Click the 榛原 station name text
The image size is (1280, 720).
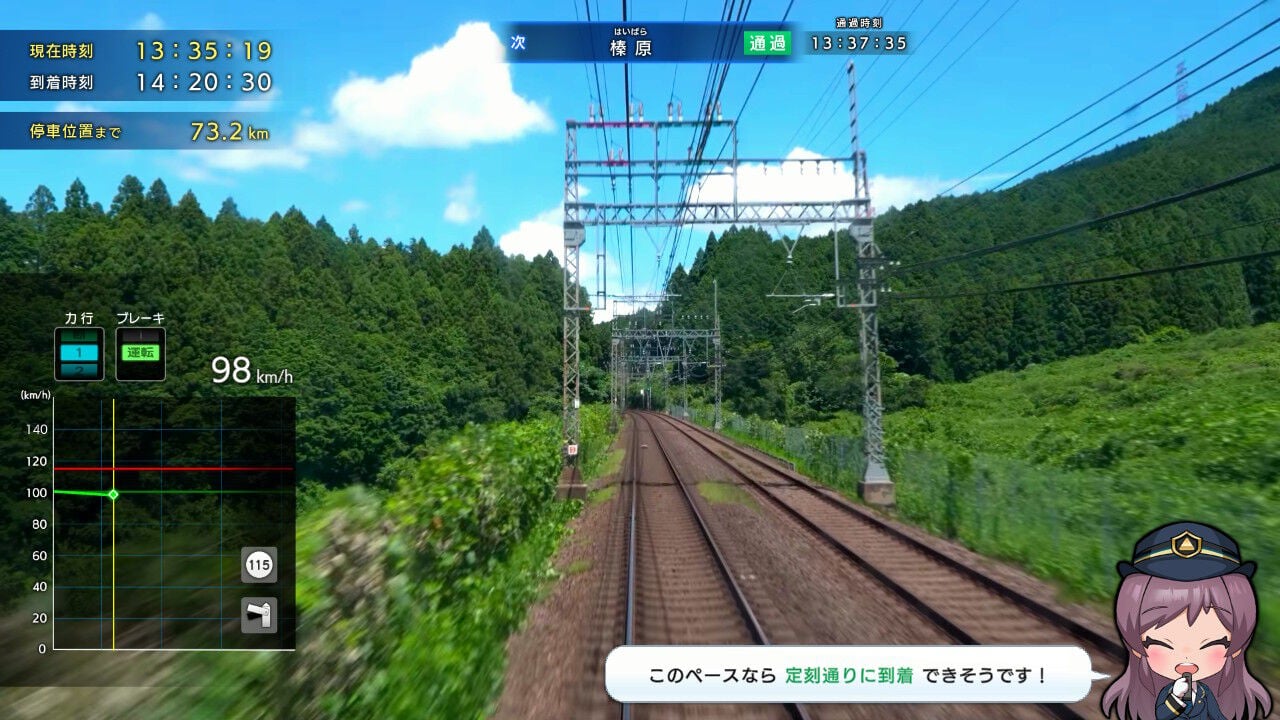[x=630, y=47]
